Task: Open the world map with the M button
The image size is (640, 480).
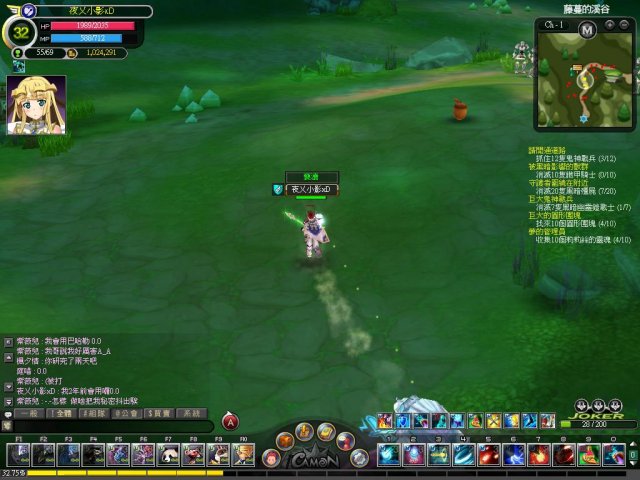Action: click(x=587, y=30)
